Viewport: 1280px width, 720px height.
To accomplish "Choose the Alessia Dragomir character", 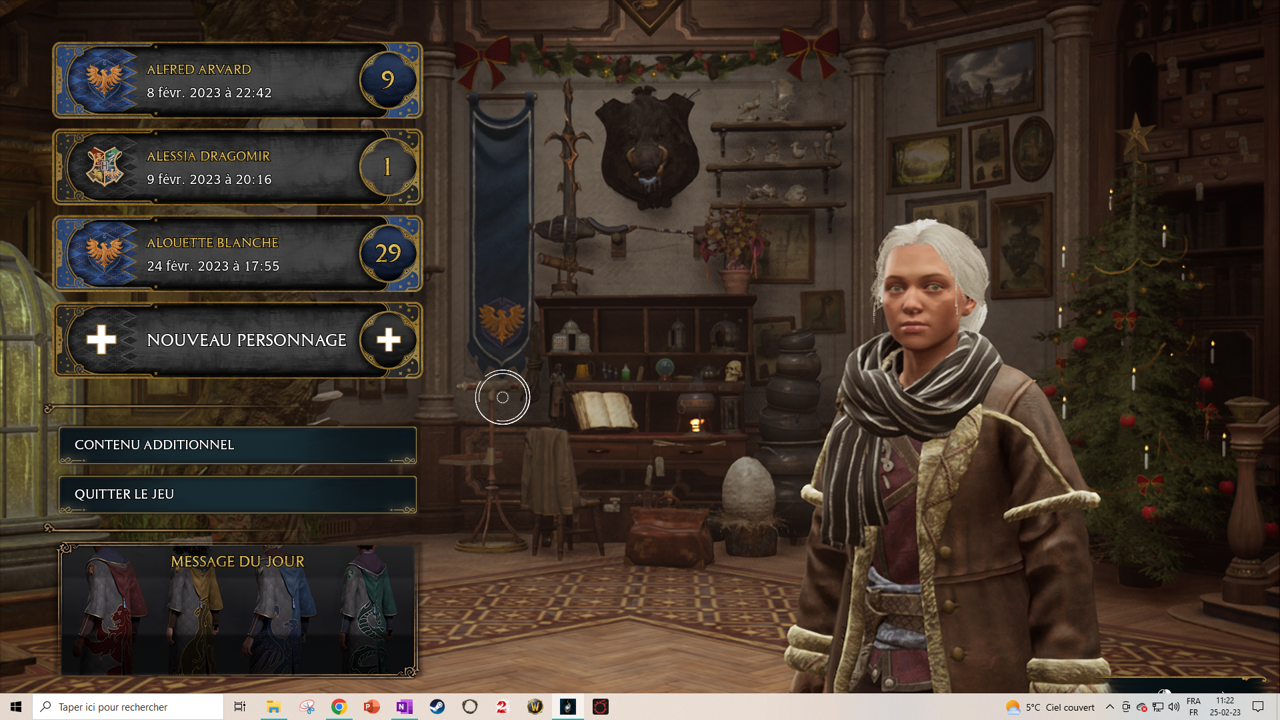I will [x=237, y=168].
